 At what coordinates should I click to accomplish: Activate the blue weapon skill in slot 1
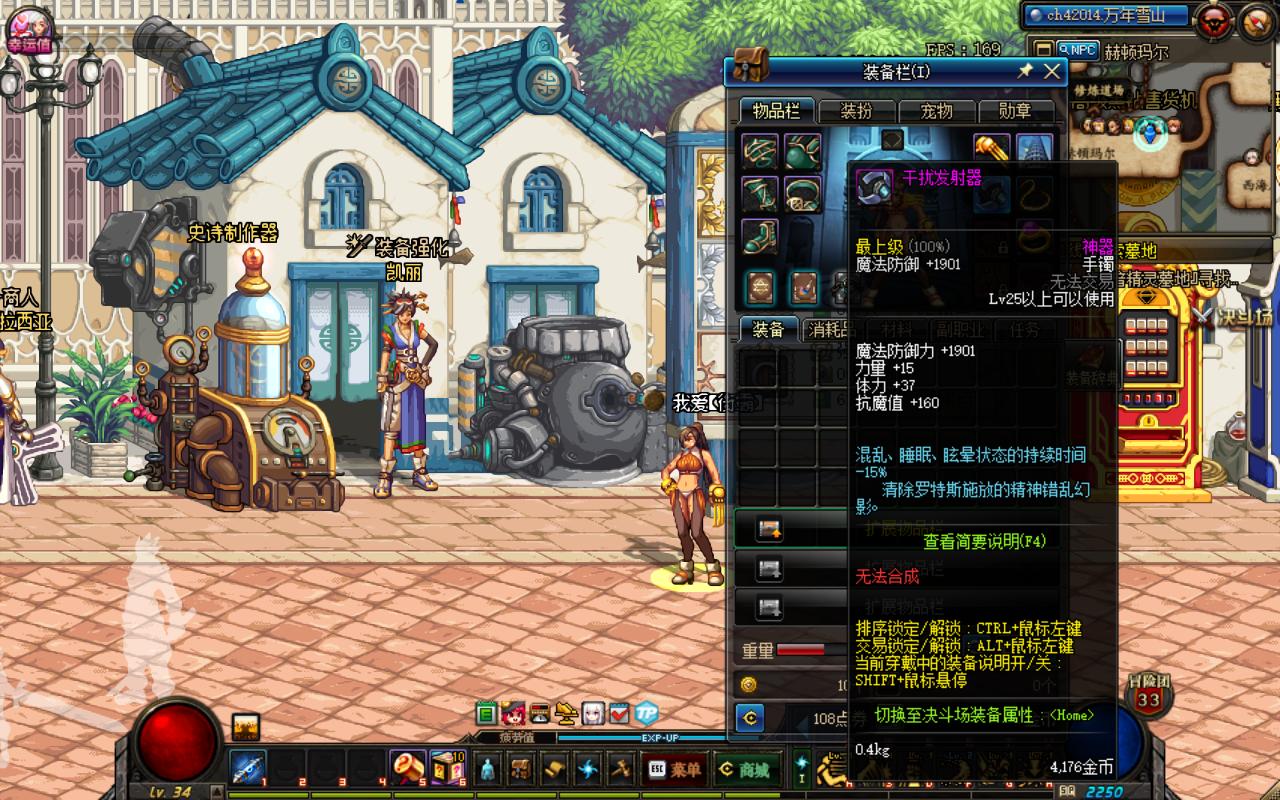(247, 768)
